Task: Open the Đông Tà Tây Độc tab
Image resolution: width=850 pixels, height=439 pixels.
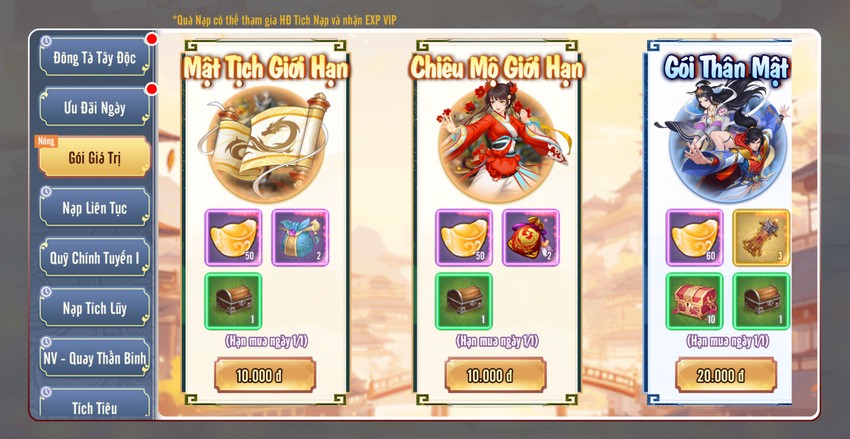Action: pyautogui.click(x=95, y=56)
